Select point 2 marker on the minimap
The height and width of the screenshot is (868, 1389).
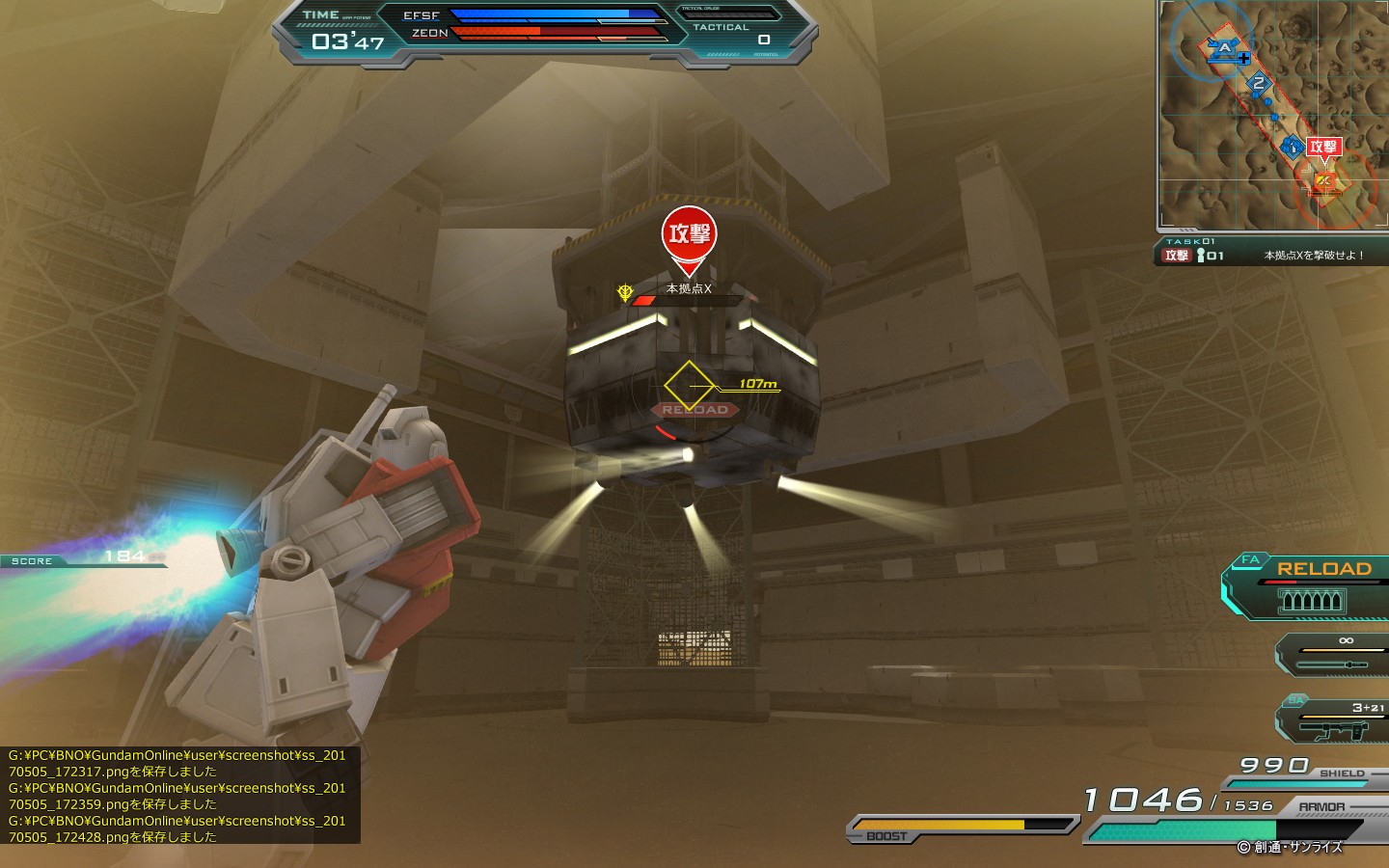(1258, 84)
